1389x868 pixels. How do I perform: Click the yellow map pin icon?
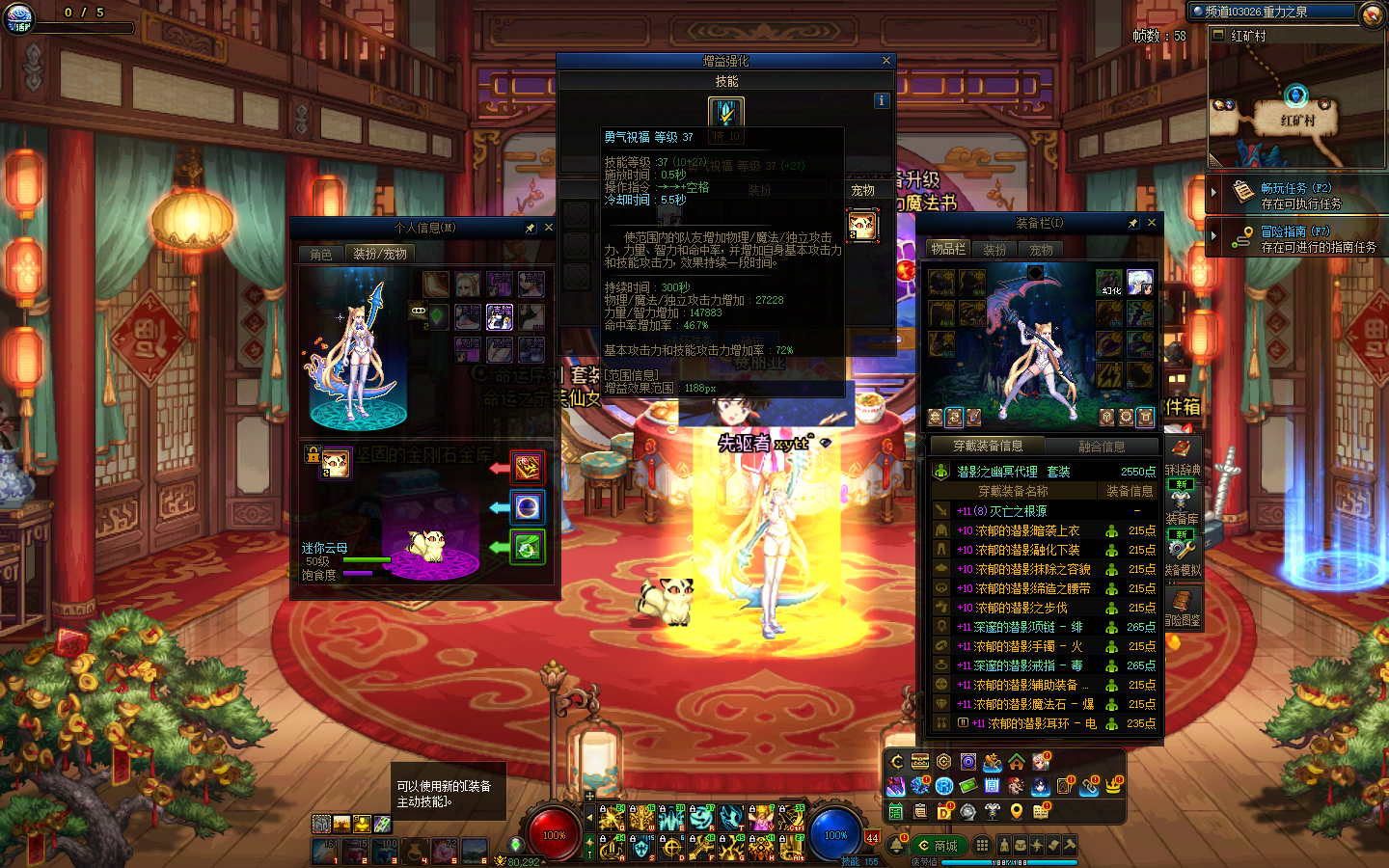(1016, 811)
